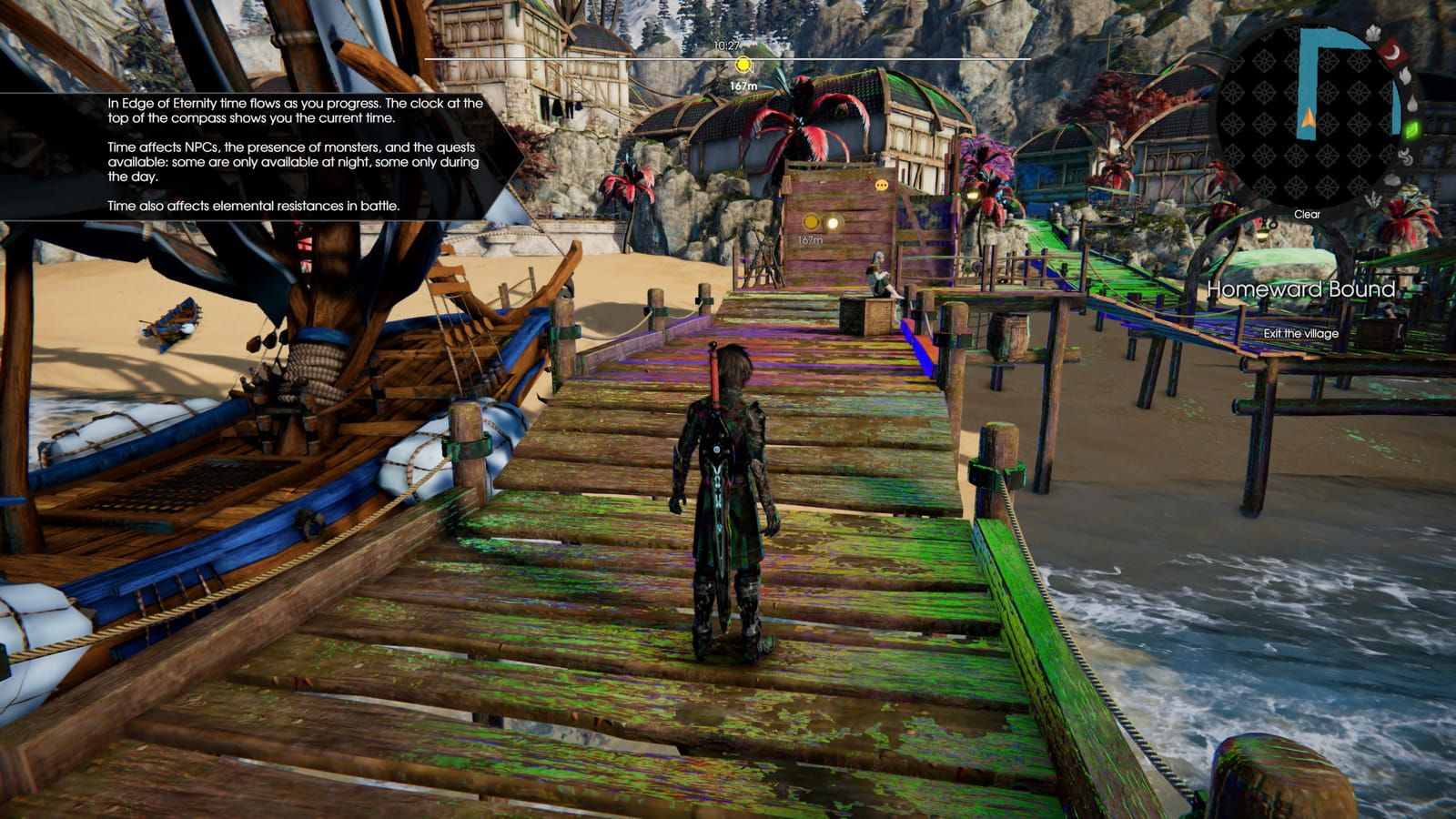Viewport: 1456px width, 819px height.
Task: Click the crystal icon atop the minimap ring
Action: click(x=1373, y=33)
